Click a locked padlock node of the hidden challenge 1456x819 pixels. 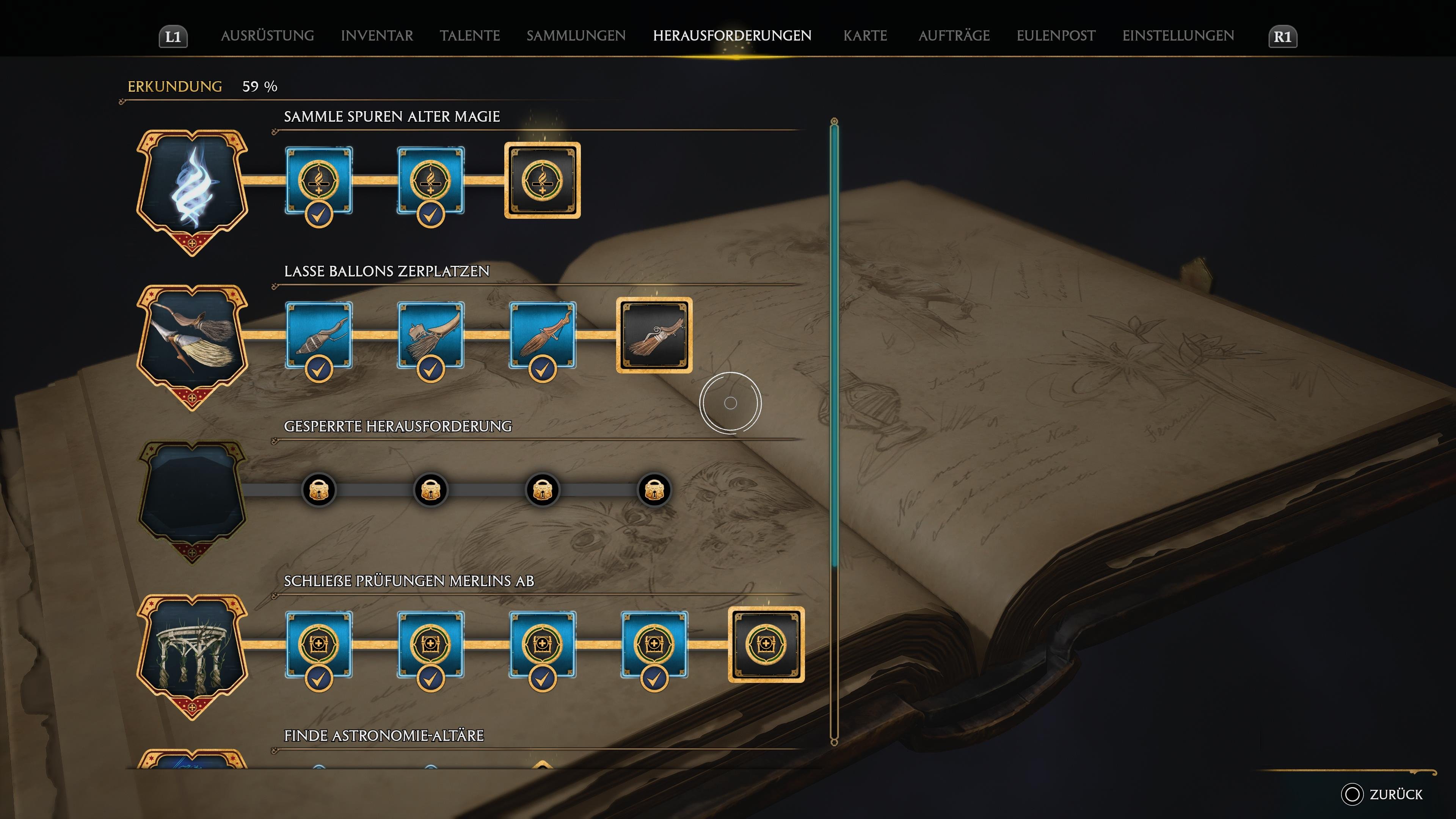click(319, 490)
